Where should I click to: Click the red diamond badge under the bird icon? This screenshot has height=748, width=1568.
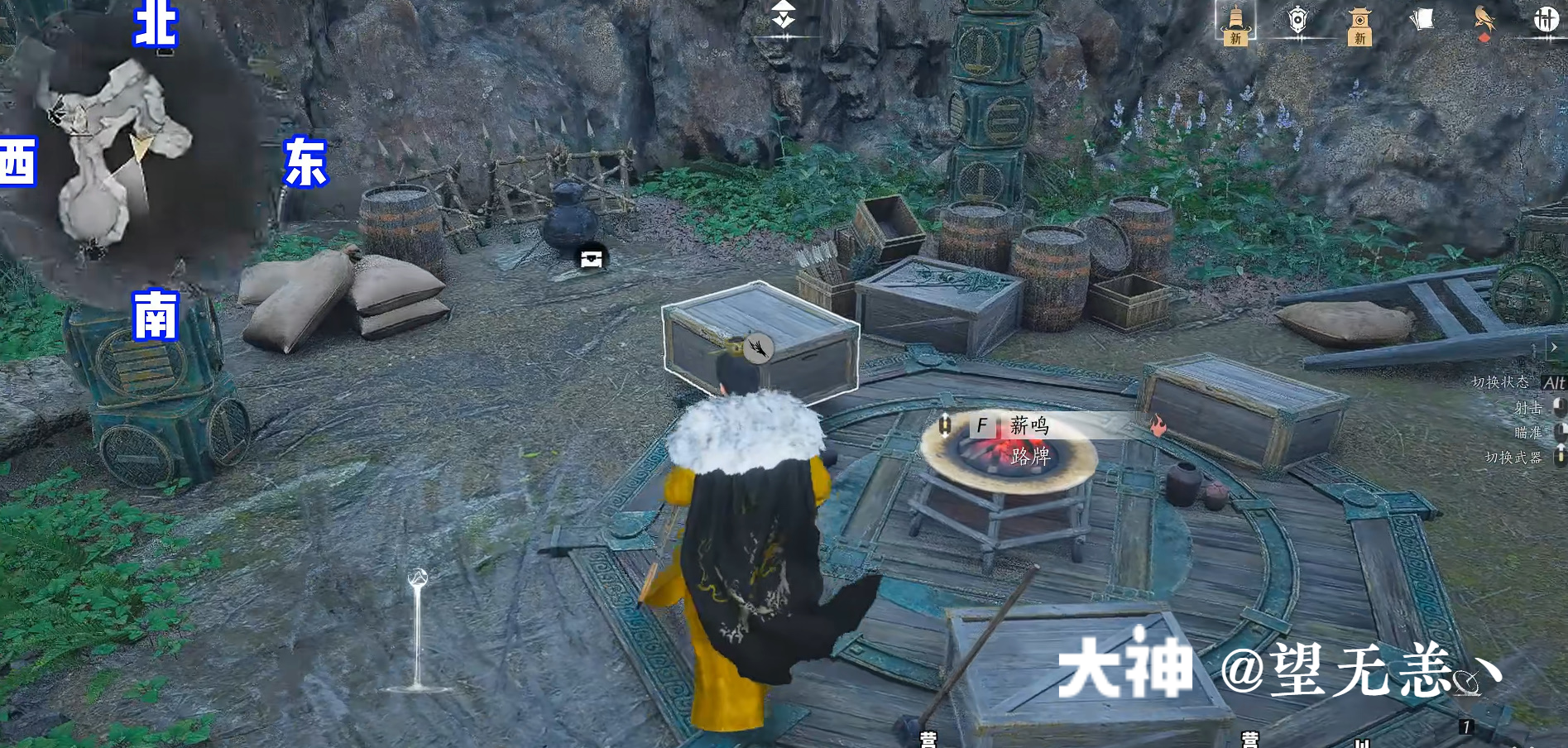pyautogui.click(x=1484, y=36)
